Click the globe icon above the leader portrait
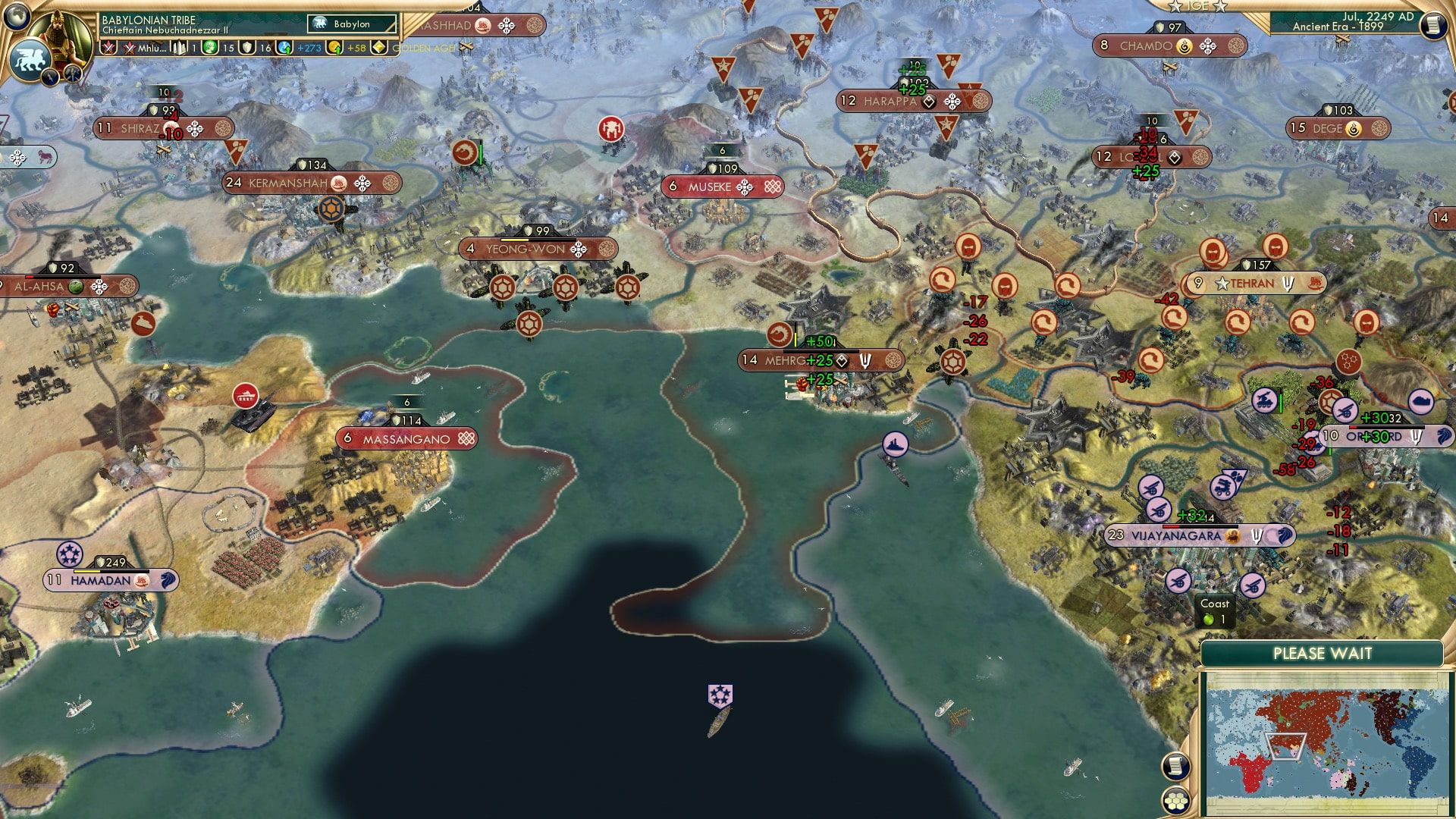 [17, 14]
